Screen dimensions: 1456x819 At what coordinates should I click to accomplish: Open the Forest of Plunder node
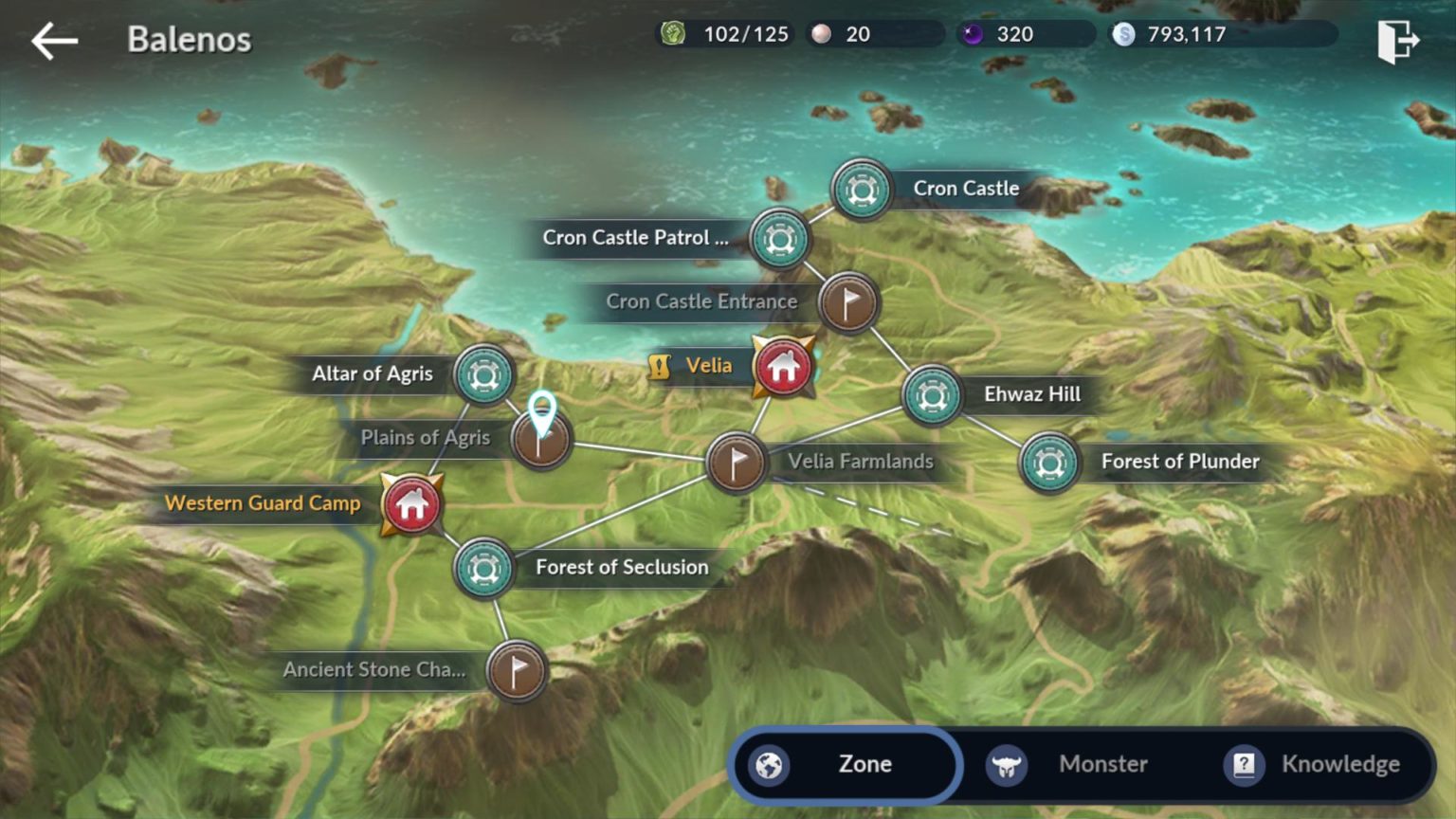click(1048, 463)
